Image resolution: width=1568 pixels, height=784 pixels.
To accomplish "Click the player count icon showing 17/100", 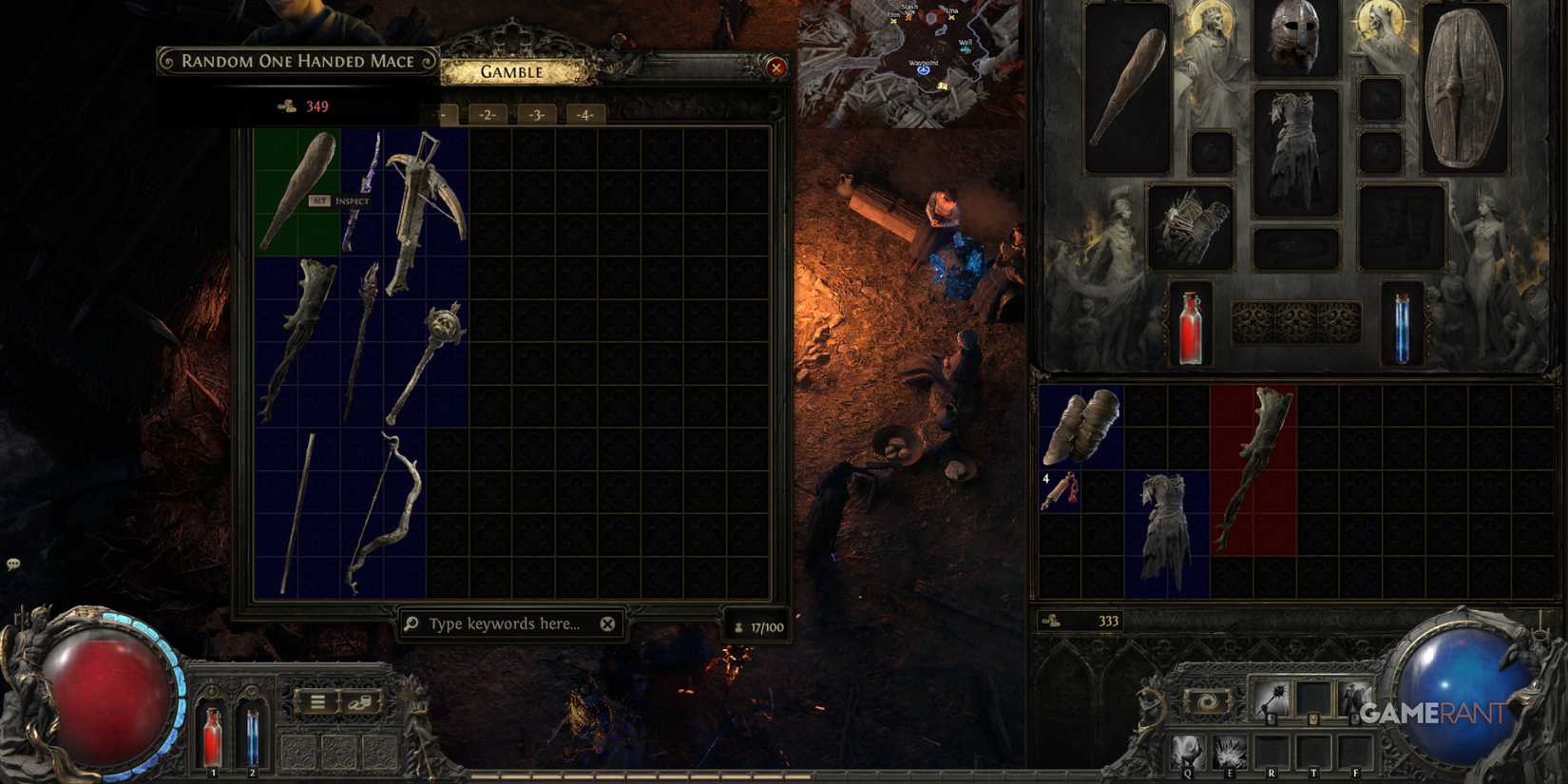I will coord(739,625).
